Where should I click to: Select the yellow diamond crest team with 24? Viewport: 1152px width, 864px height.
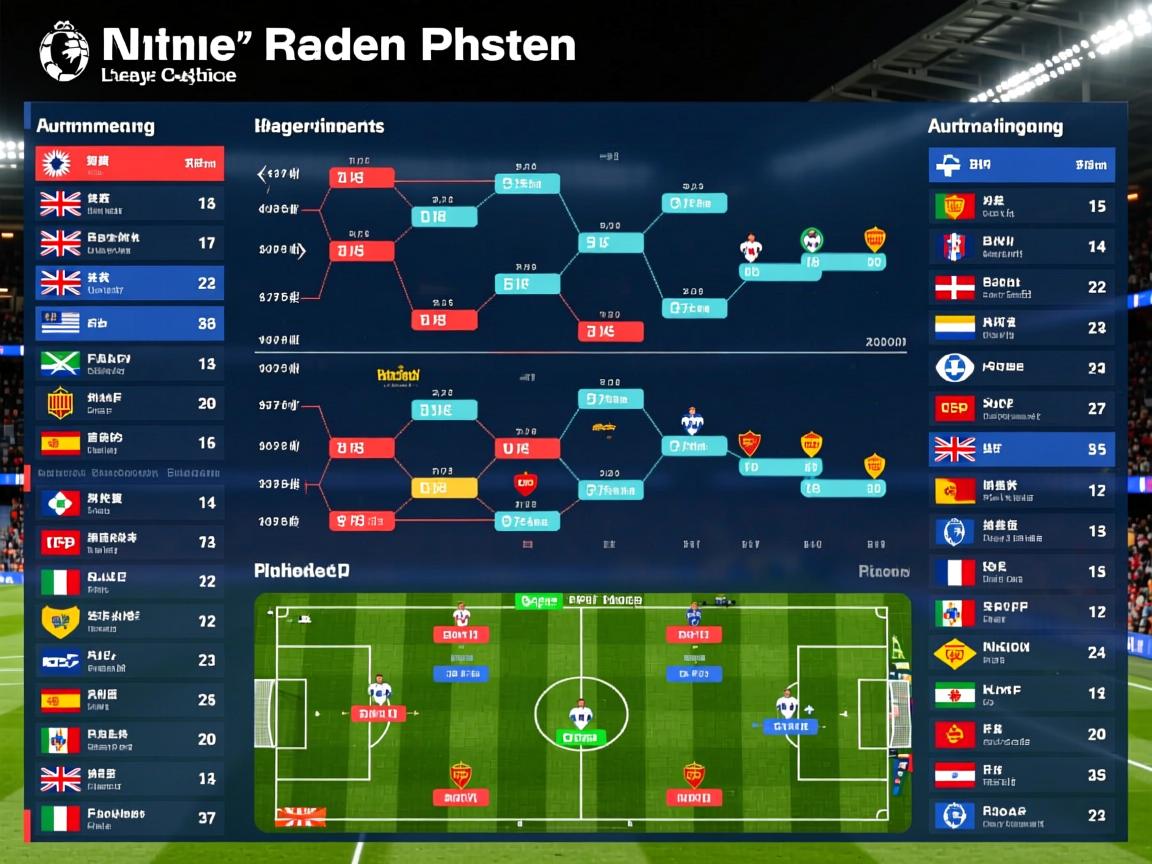[x=1021, y=653]
